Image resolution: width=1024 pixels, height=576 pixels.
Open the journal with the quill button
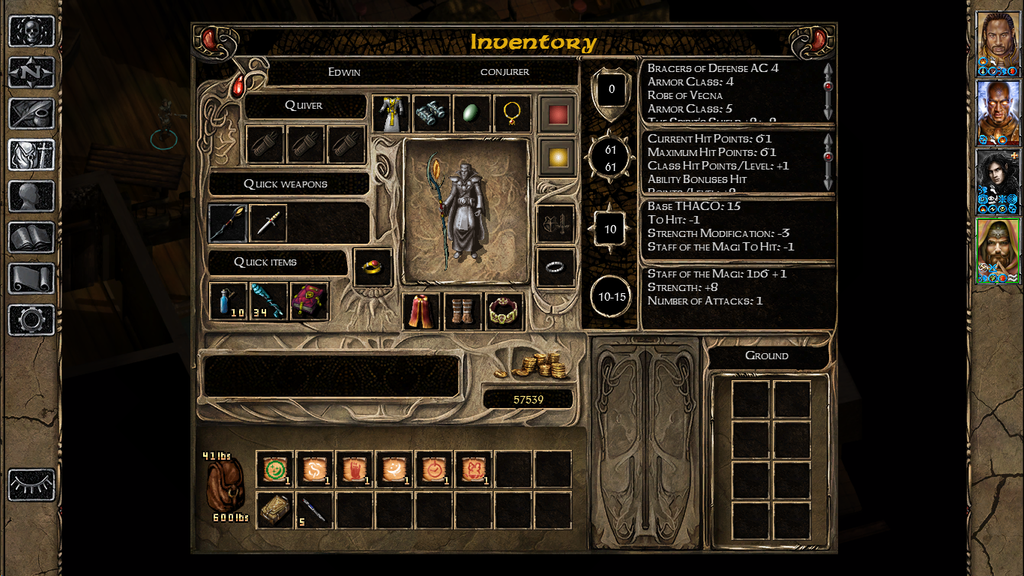31,113
